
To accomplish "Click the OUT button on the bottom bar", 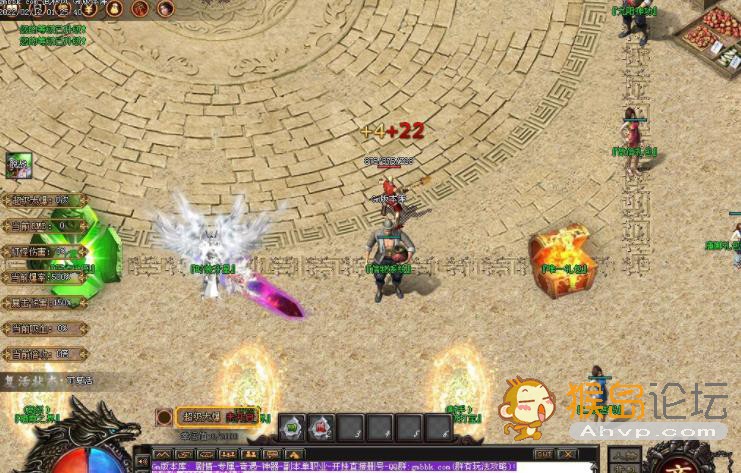I will (x=544, y=454).
